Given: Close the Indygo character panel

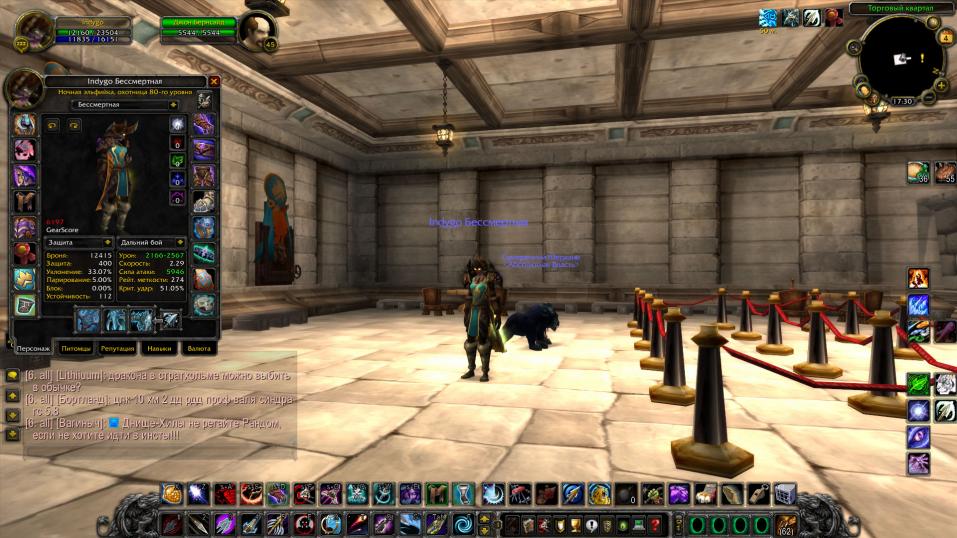Looking at the screenshot, I should (214, 82).
